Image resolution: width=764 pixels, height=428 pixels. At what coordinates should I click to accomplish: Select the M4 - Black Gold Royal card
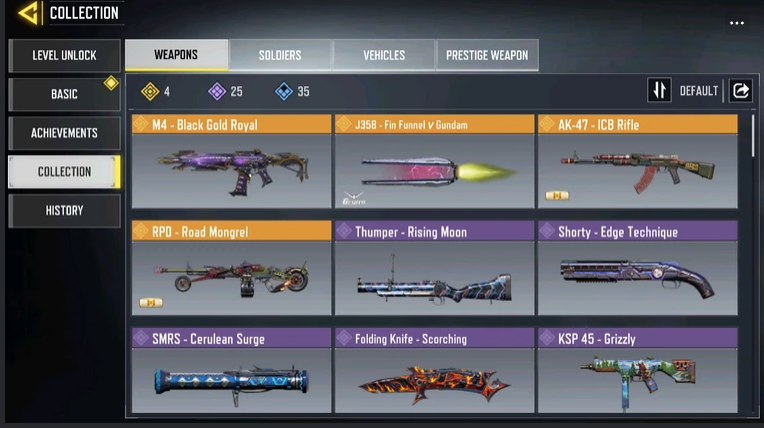pyautogui.click(x=231, y=161)
